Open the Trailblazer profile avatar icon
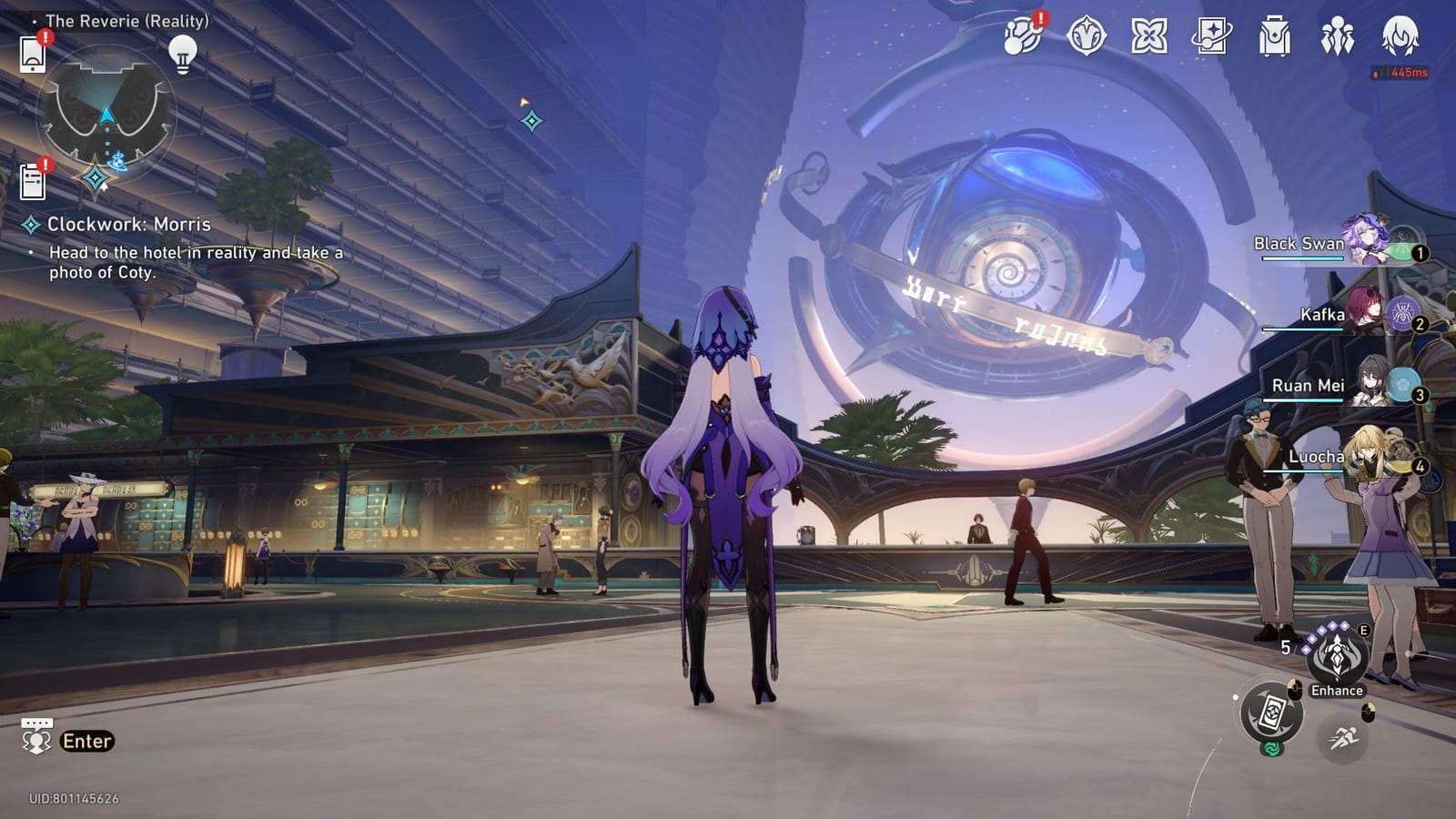The width and height of the screenshot is (1456, 819). coord(1400,37)
